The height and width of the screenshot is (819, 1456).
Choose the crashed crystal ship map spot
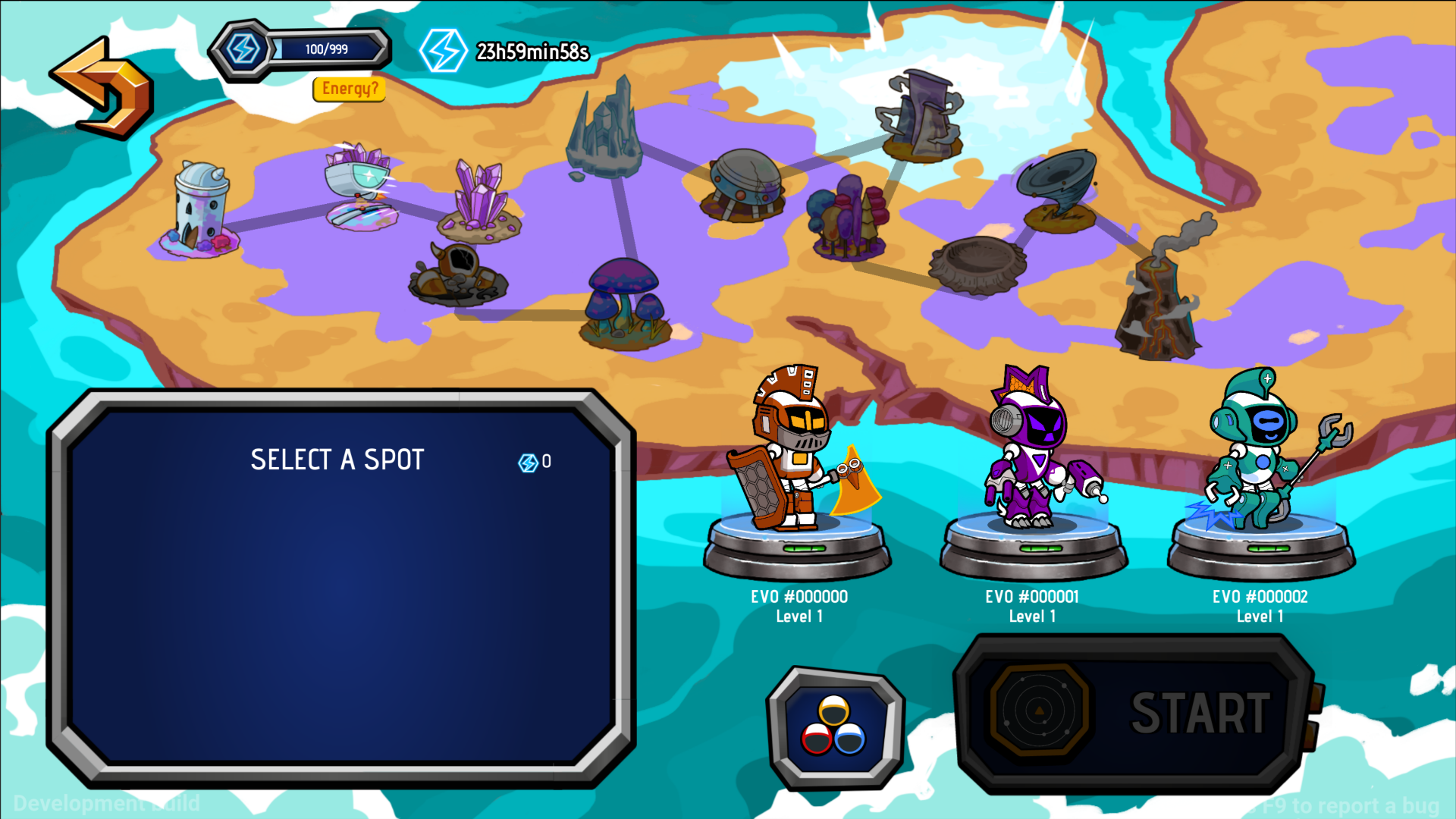[x=362, y=186]
